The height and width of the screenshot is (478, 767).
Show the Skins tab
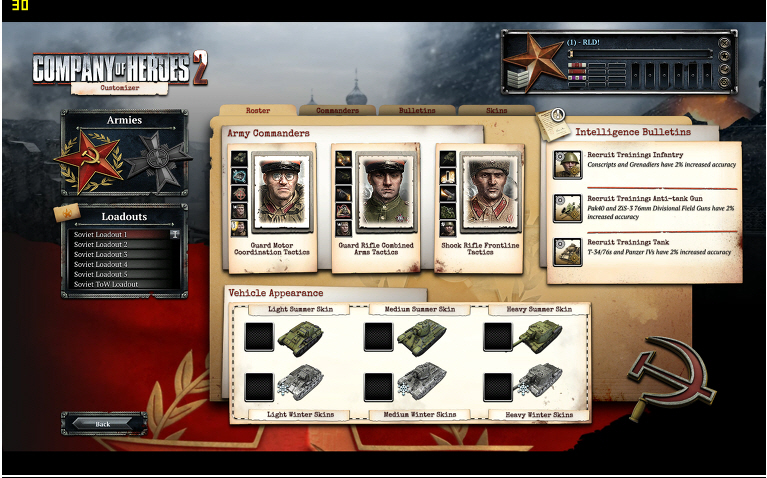497,110
